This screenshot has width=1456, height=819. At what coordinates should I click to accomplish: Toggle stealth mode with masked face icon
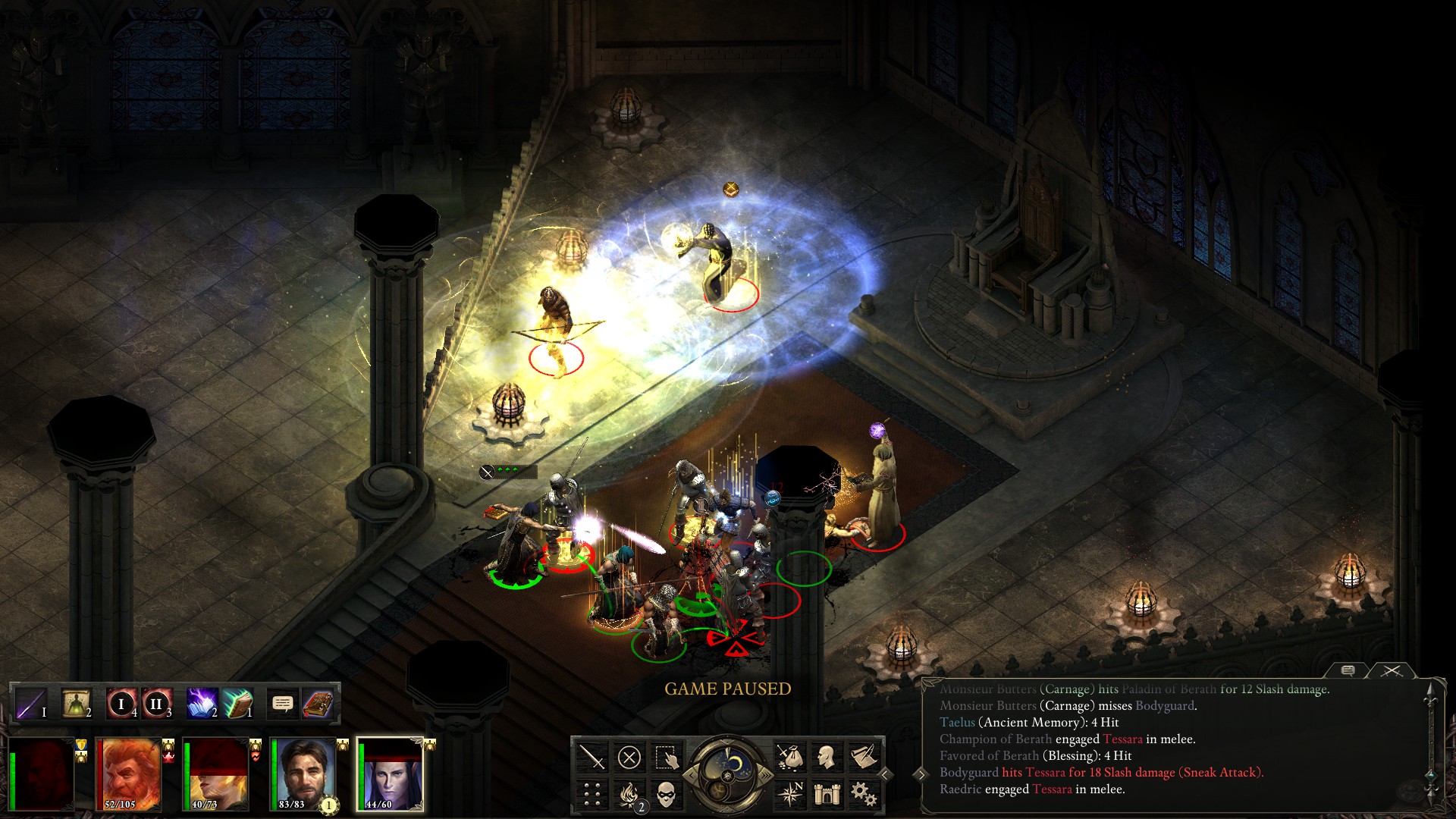point(666,794)
